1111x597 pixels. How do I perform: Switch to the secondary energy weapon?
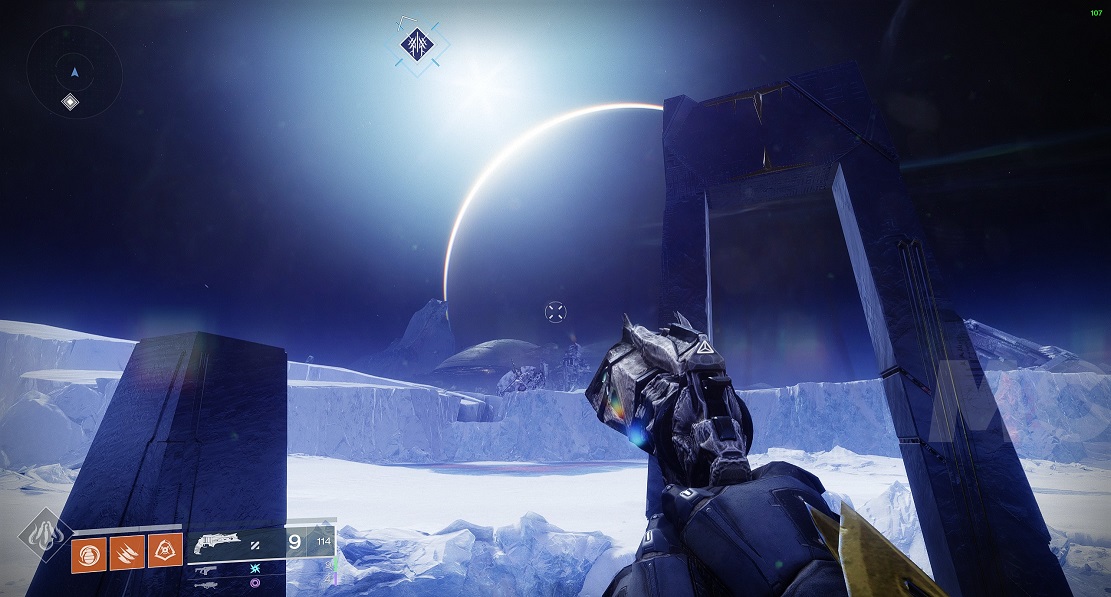click(208, 569)
